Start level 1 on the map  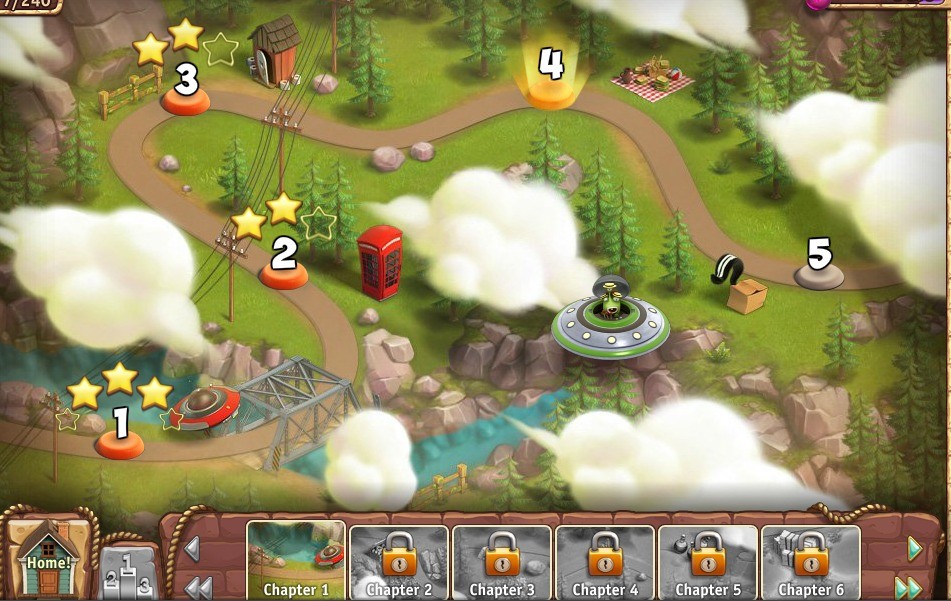pos(120,441)
